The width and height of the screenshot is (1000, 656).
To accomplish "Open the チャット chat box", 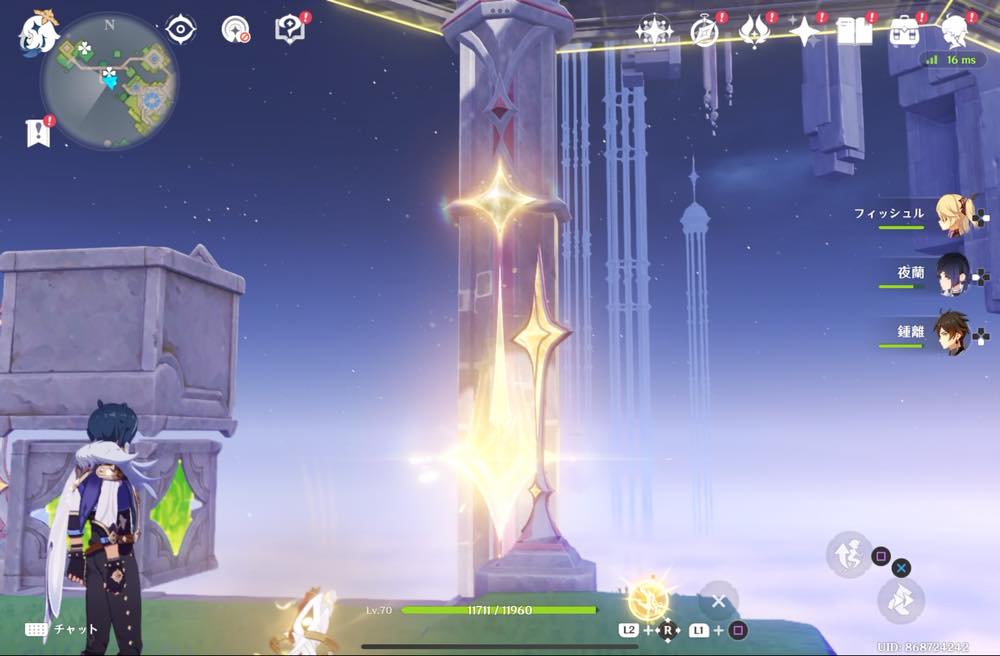I will point(62,629).
